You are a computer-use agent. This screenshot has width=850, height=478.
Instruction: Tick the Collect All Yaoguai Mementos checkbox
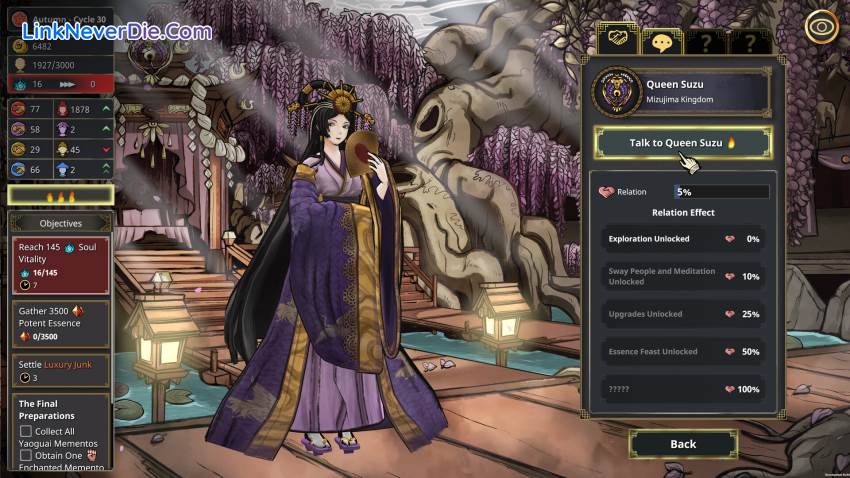[x=26, y=431]
